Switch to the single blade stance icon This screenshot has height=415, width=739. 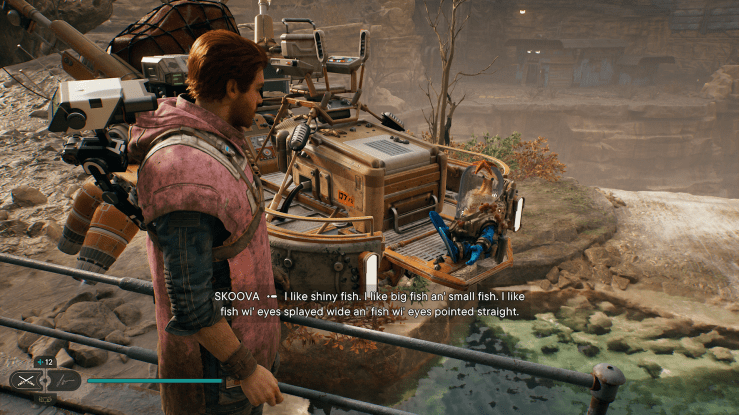(65, 381)
